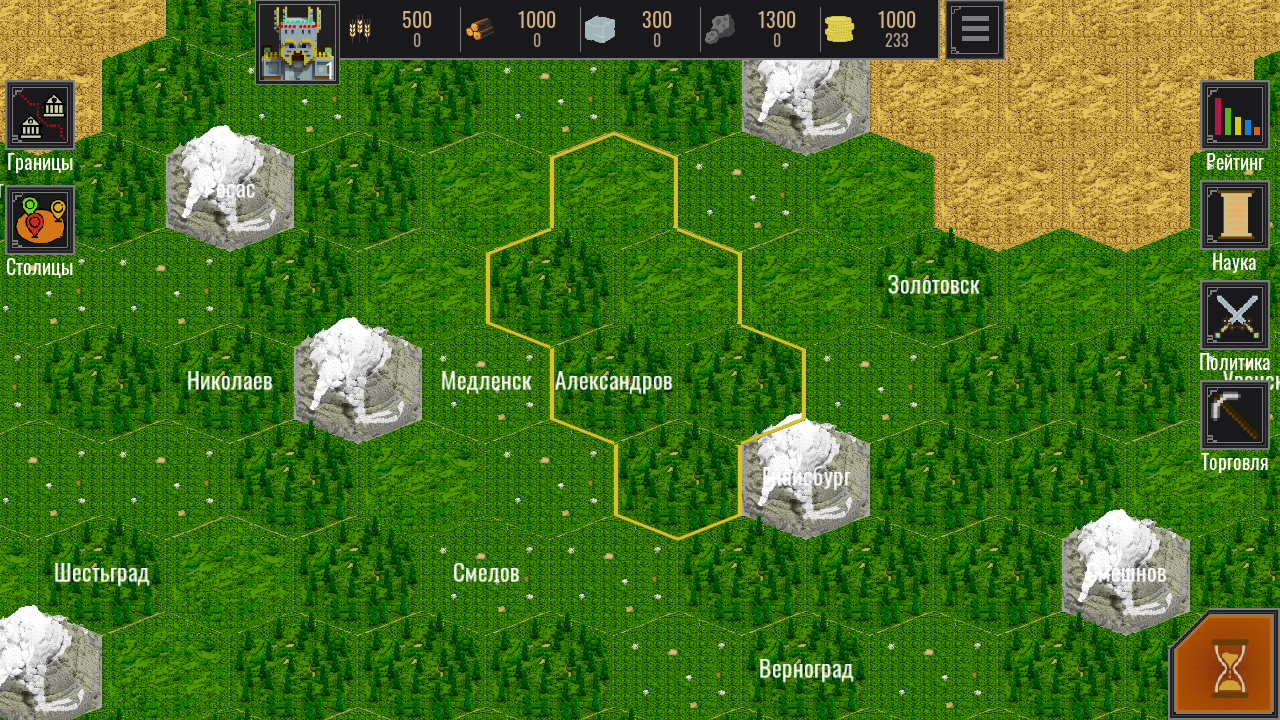
Task: Open the hamburger game menu
Action: tap(974, 28)
